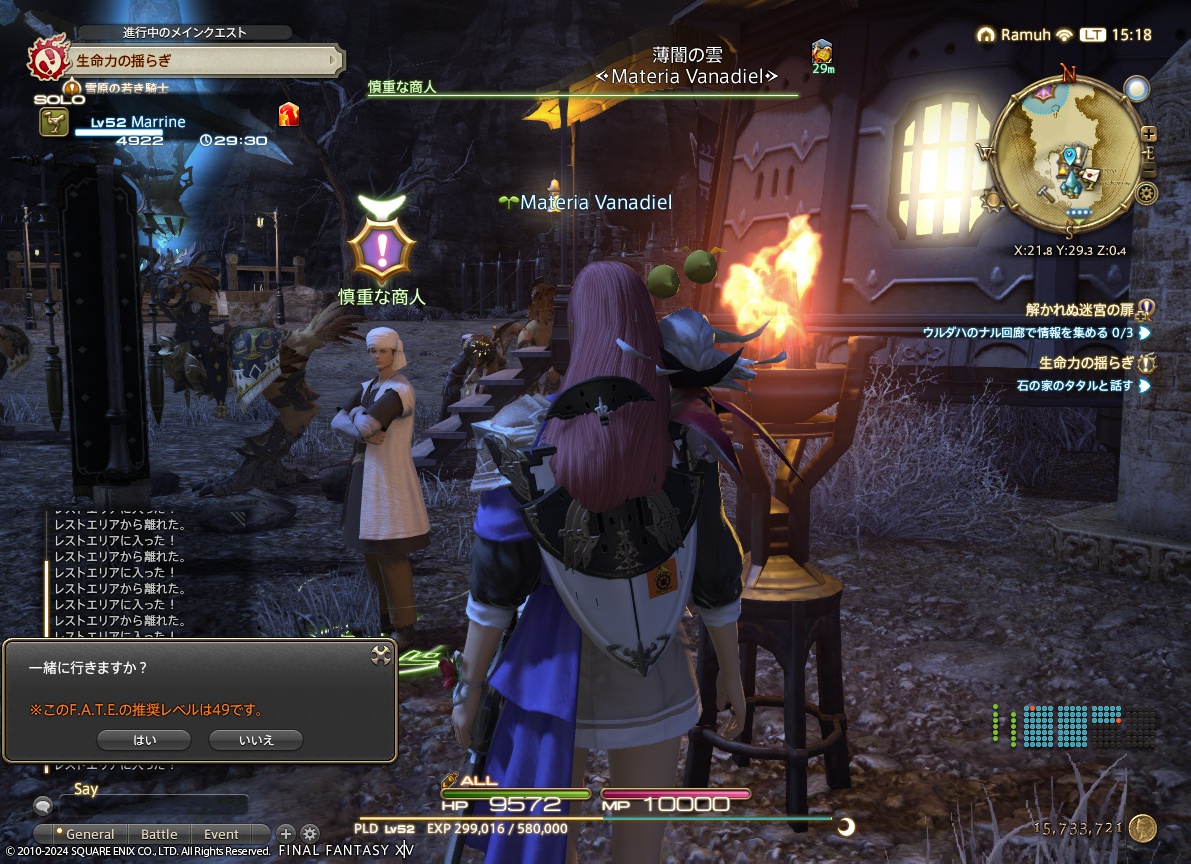Confirm with the はい button
Viewport: 1191px width, 864px height.
point(144,740)
